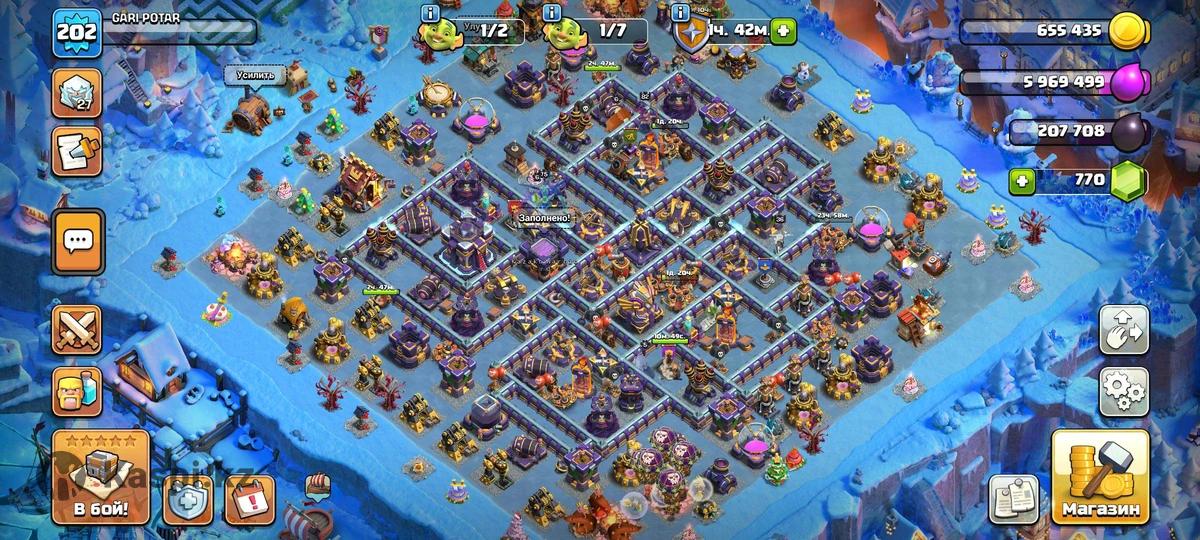Open the settings gears button
1200x540 pixels.
point(1124,391)
